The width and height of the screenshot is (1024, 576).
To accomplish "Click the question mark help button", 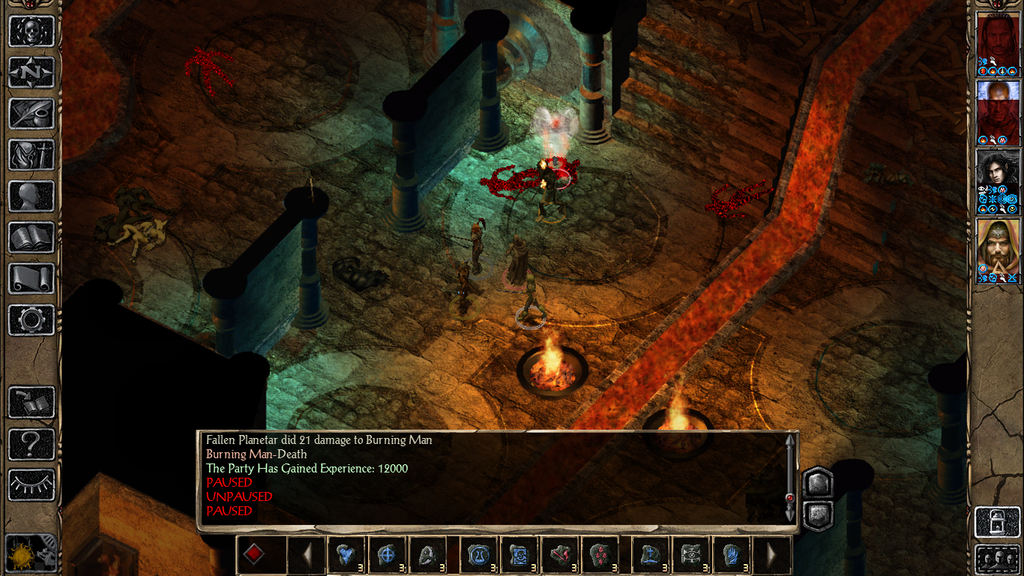I will pos(31,443).
